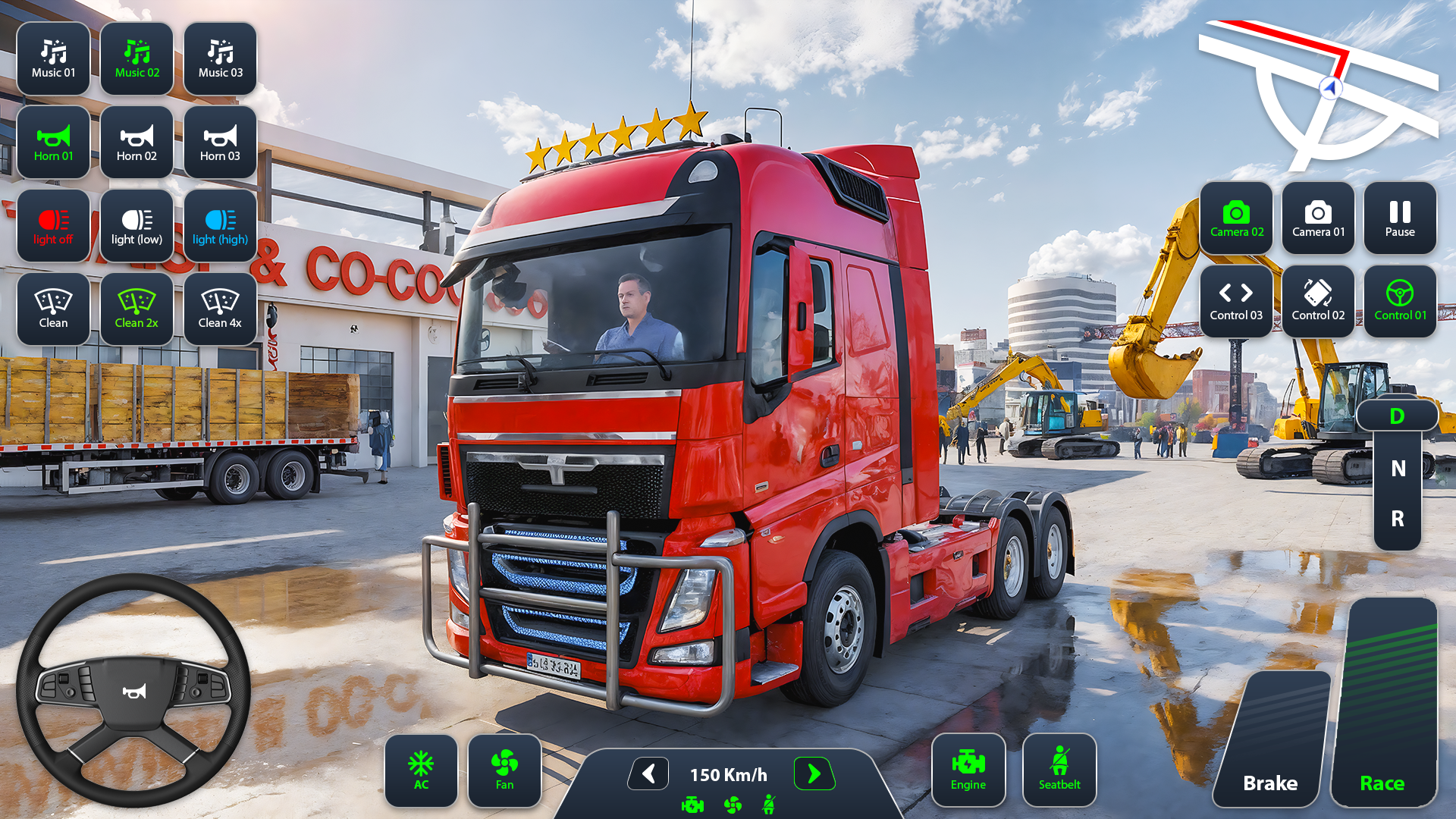Enable high beam headlights
This screenshot has width=1456, height=819.
point(219,225)
